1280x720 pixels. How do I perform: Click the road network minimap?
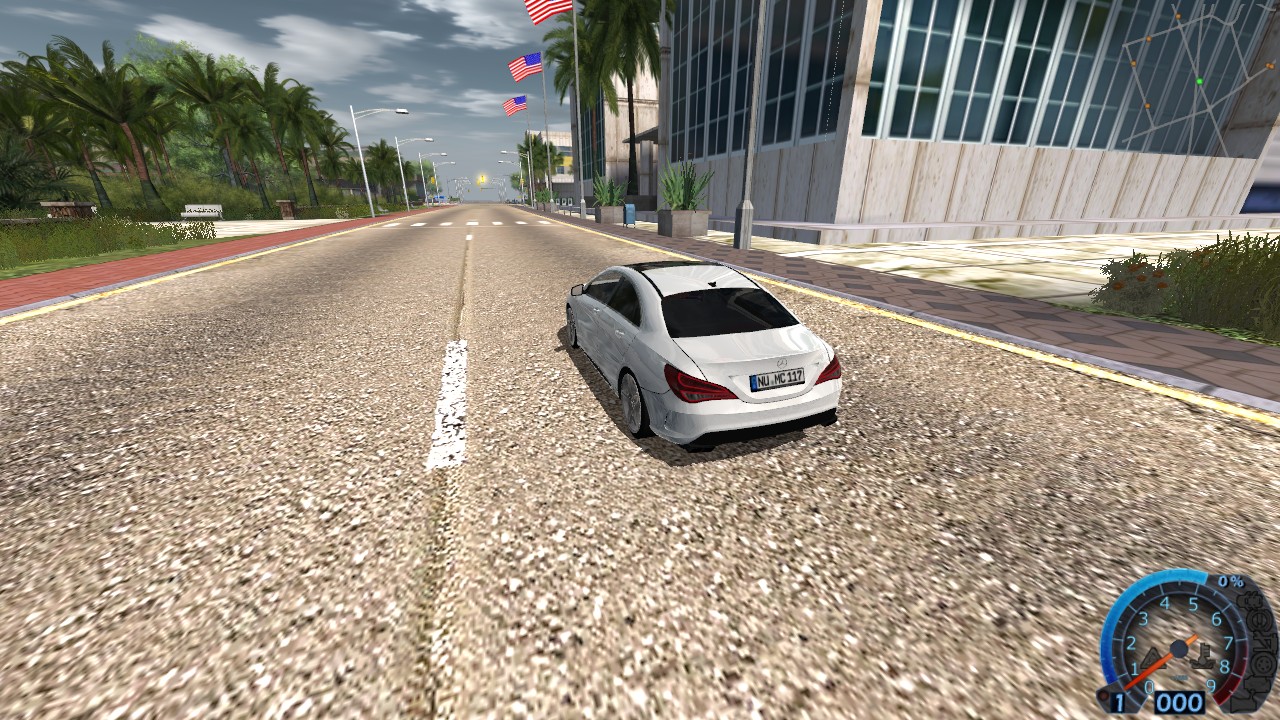click(x=1193, y=80)
